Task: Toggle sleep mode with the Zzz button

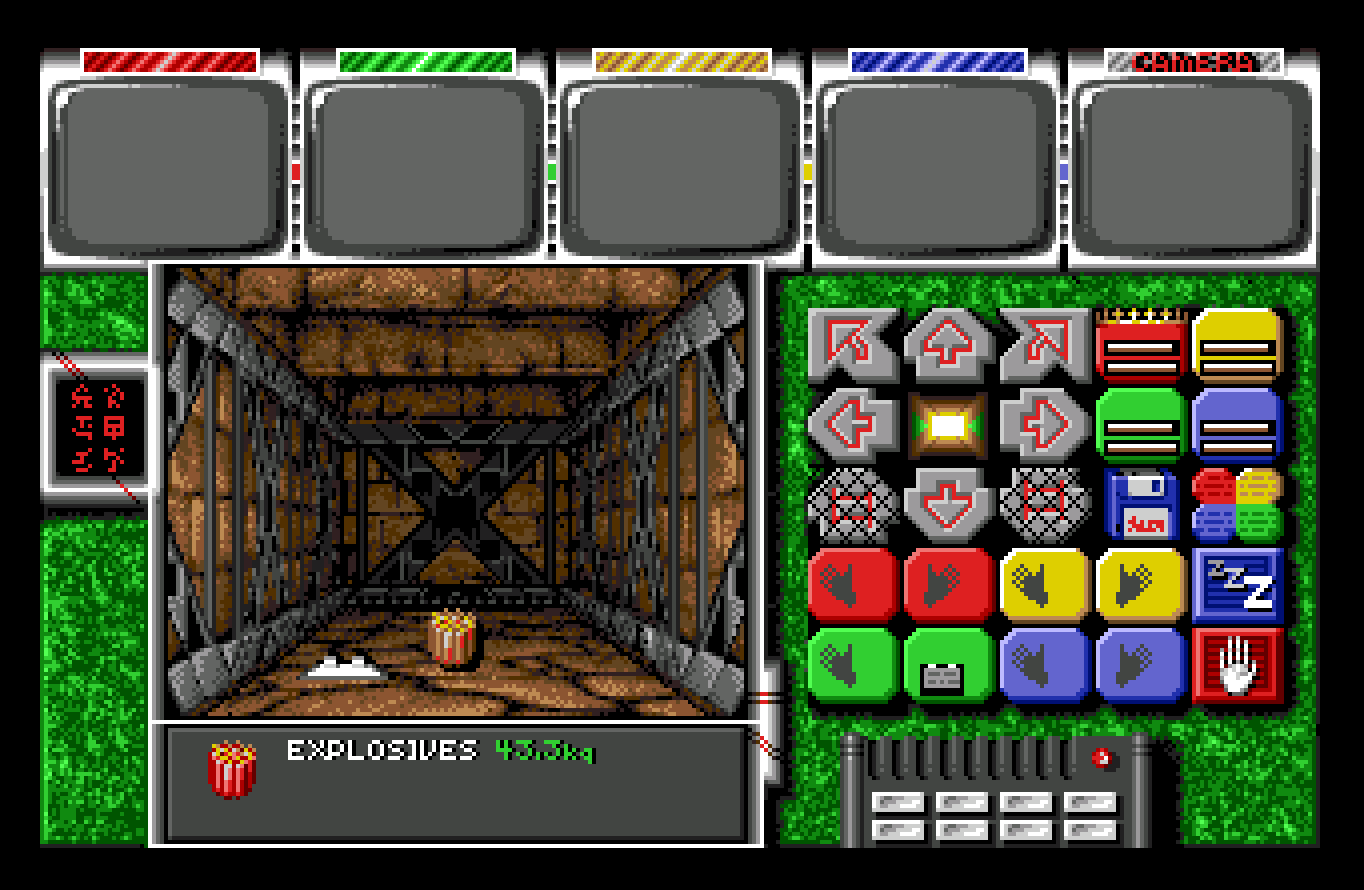Action: (1237, 588)
